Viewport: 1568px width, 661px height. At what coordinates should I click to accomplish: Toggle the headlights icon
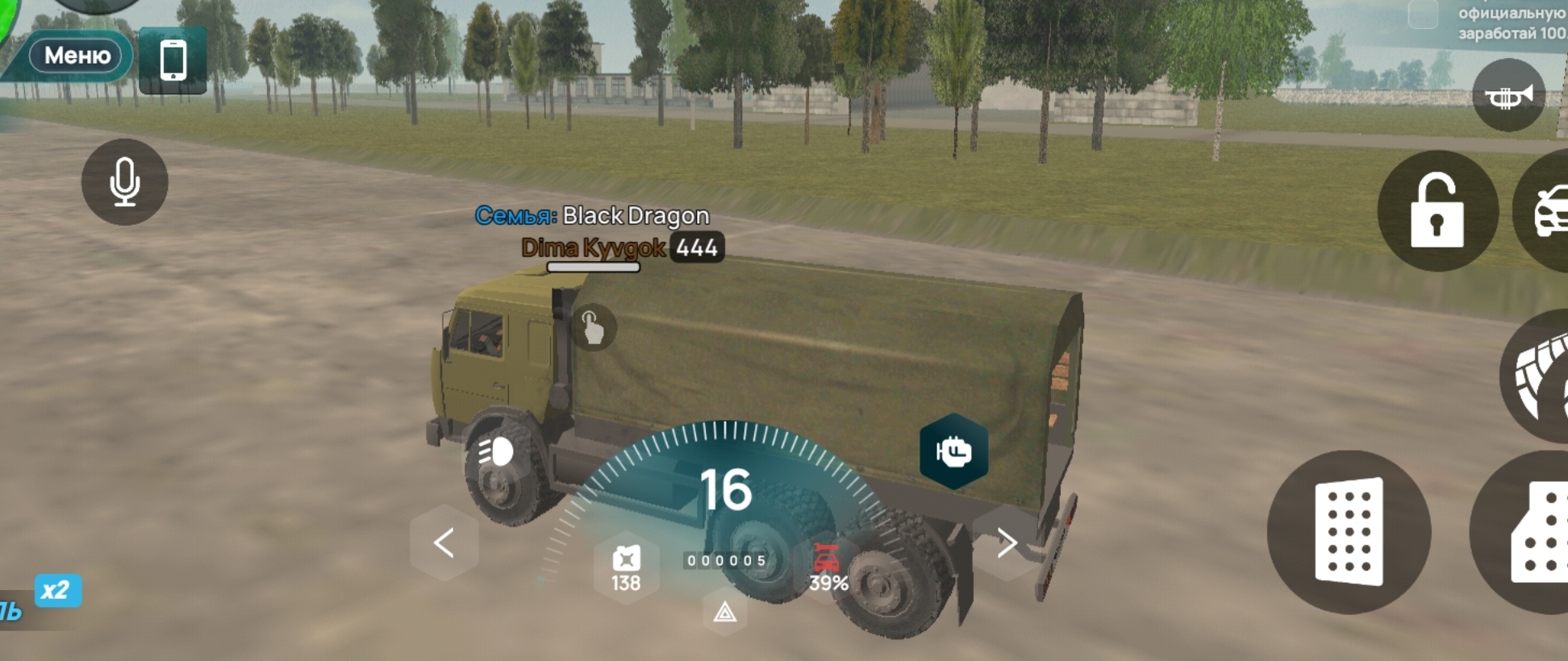(495, 452)
